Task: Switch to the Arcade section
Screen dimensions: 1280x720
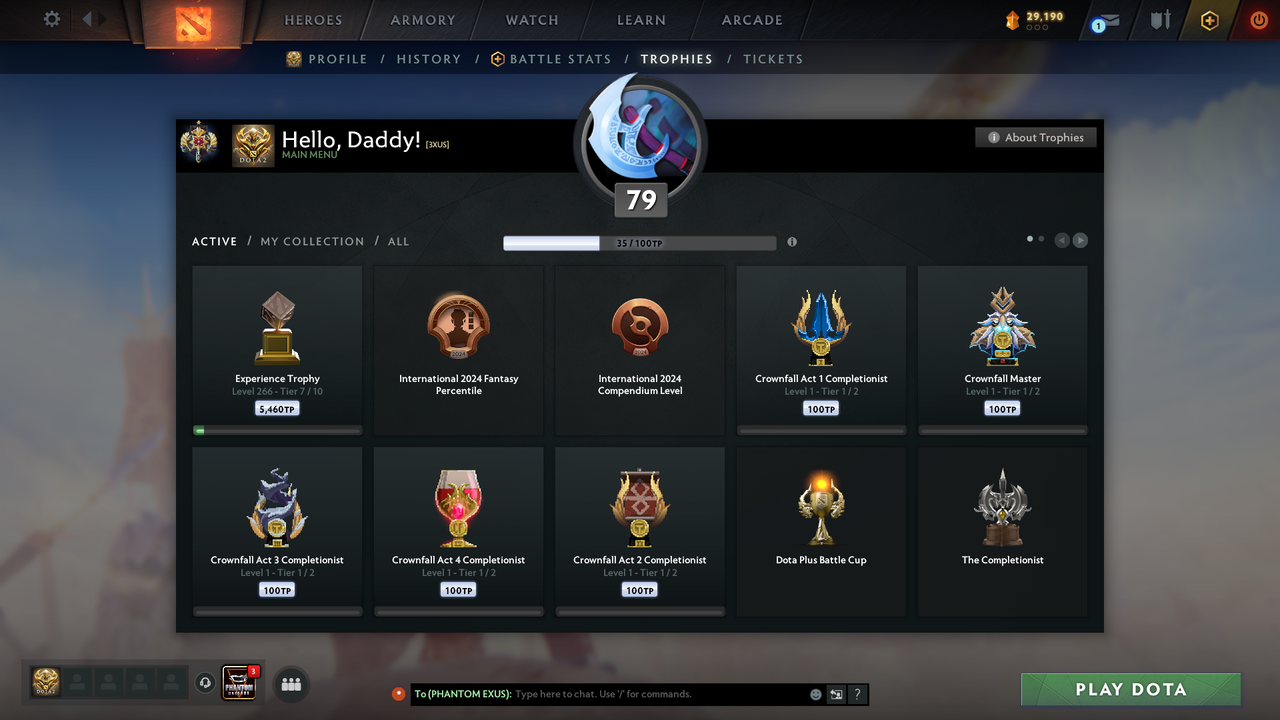Action: click(752, 20)
